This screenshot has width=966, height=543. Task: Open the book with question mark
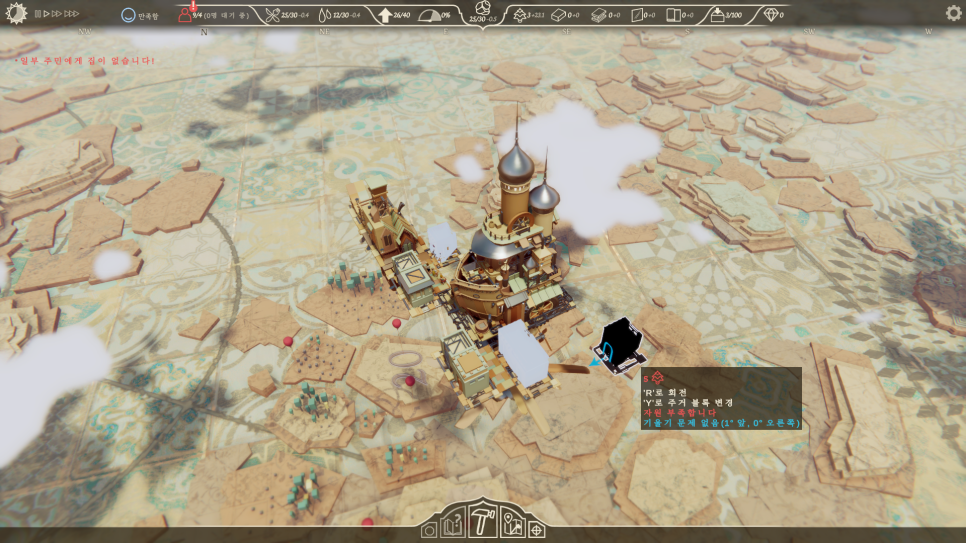pyautogui.click(x=453, y=525)
